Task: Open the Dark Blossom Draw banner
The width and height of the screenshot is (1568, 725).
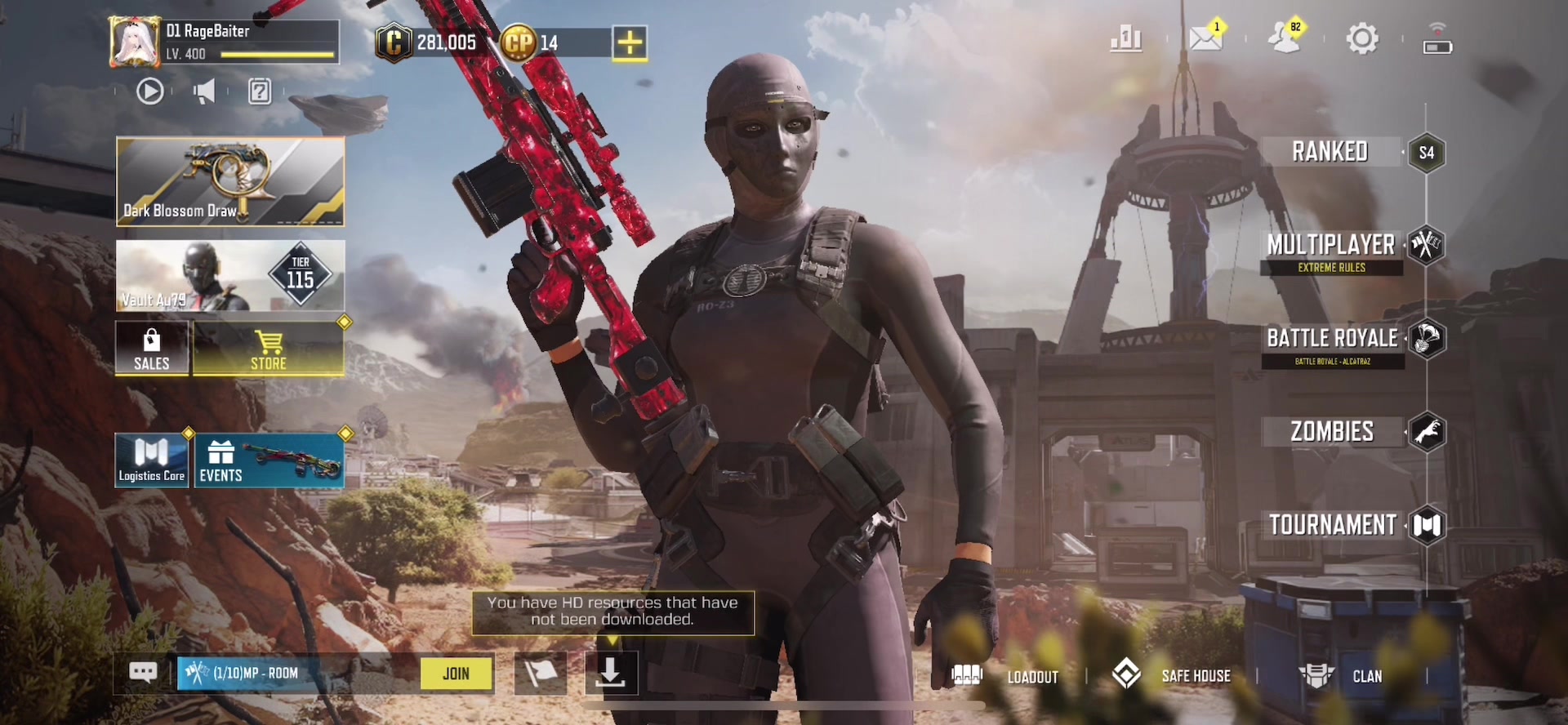Action: 230,181
